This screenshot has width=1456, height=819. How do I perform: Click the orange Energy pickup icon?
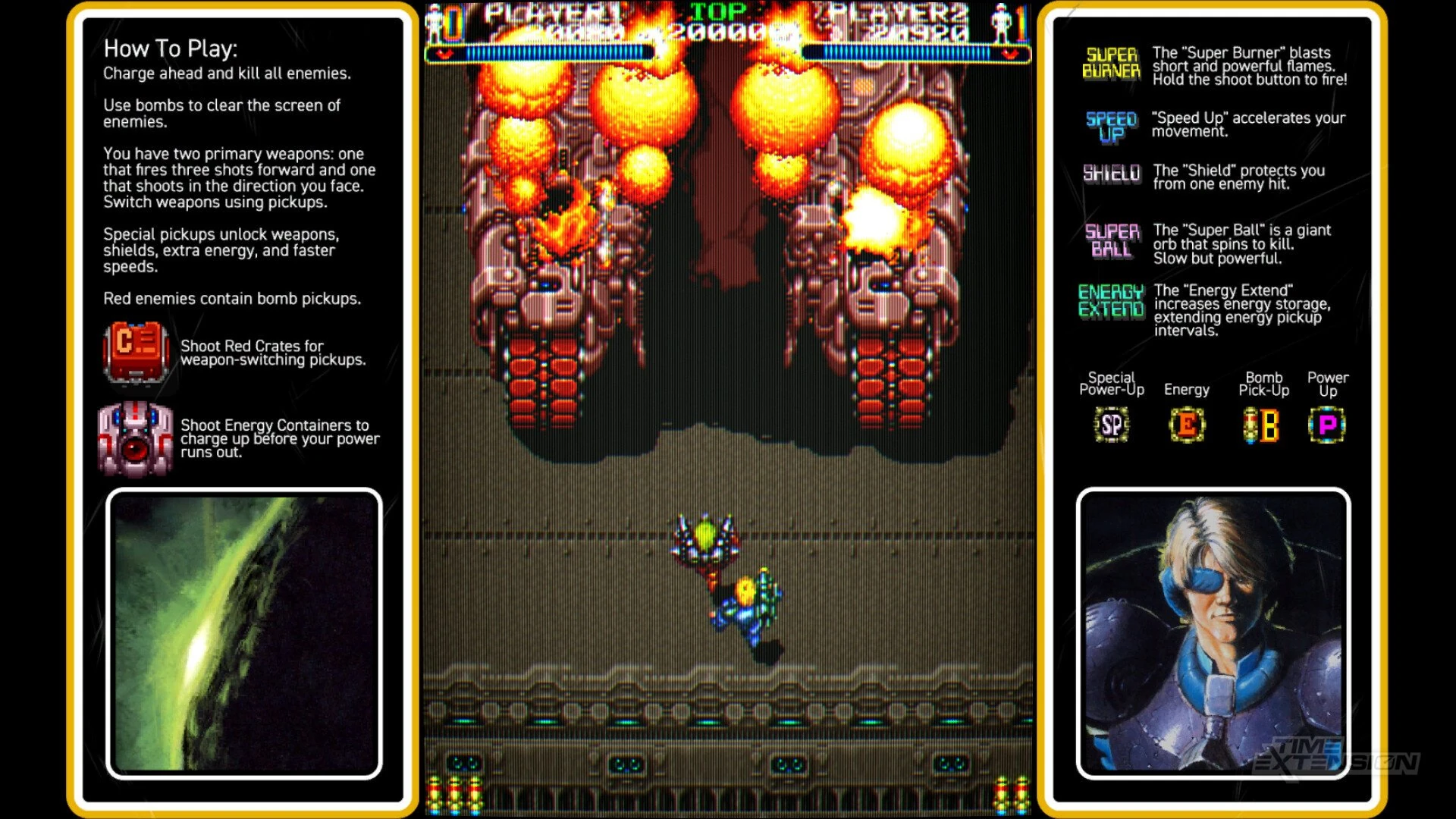1187,425
